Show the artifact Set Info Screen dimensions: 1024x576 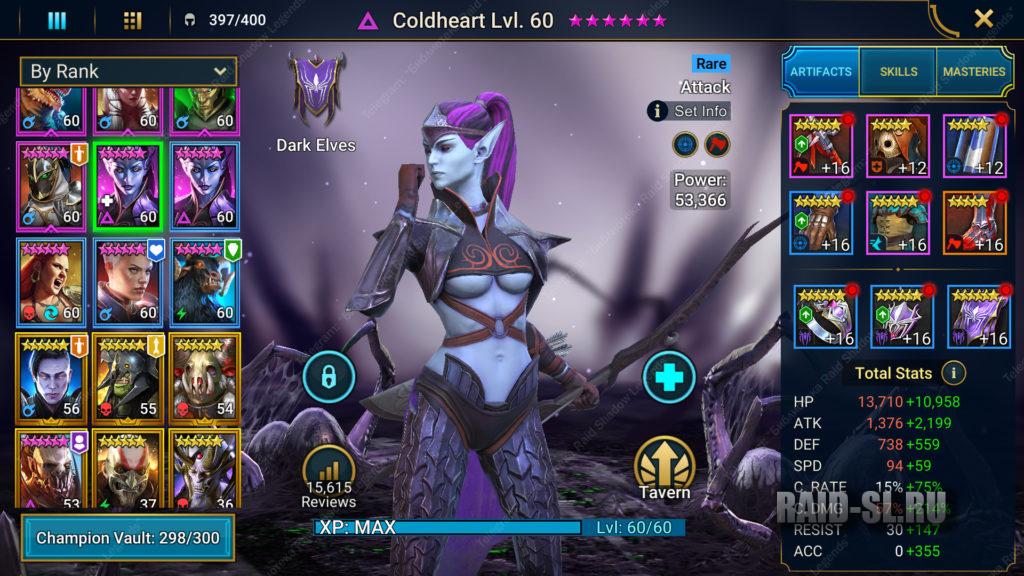690,111
